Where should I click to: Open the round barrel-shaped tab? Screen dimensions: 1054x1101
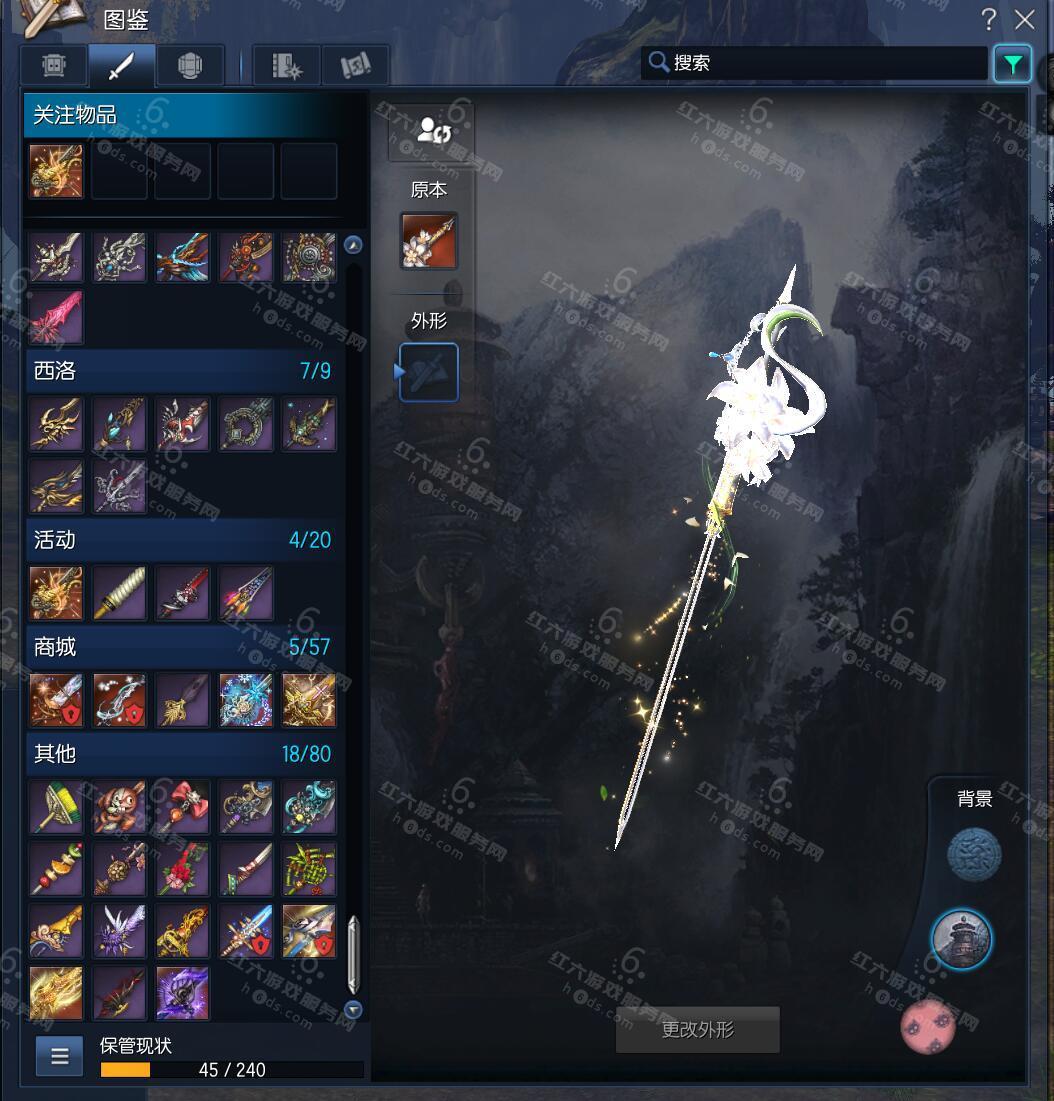click(x=189, y=66)
